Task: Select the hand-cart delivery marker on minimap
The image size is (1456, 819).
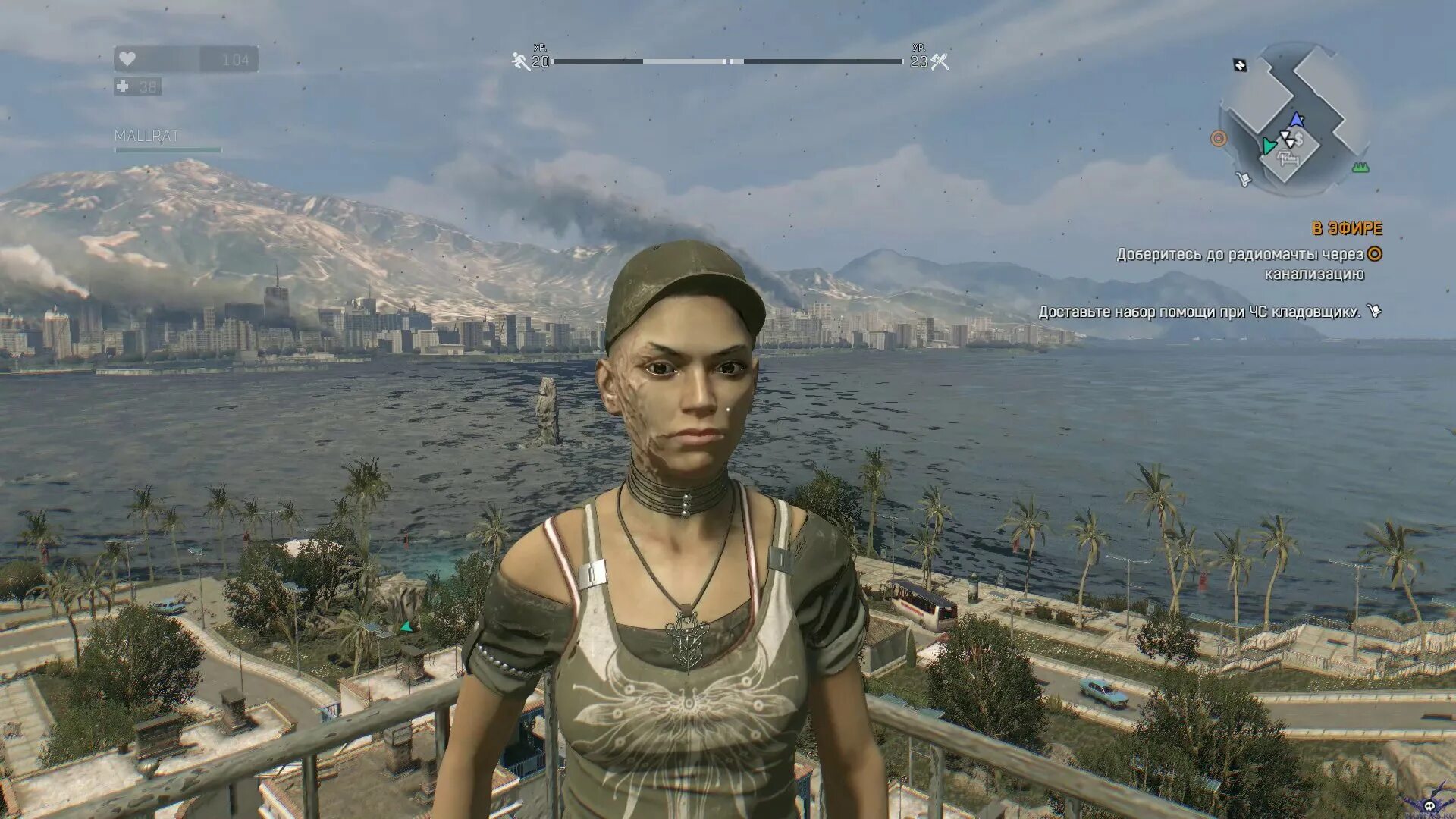Action: click(x=1243, y=179)
